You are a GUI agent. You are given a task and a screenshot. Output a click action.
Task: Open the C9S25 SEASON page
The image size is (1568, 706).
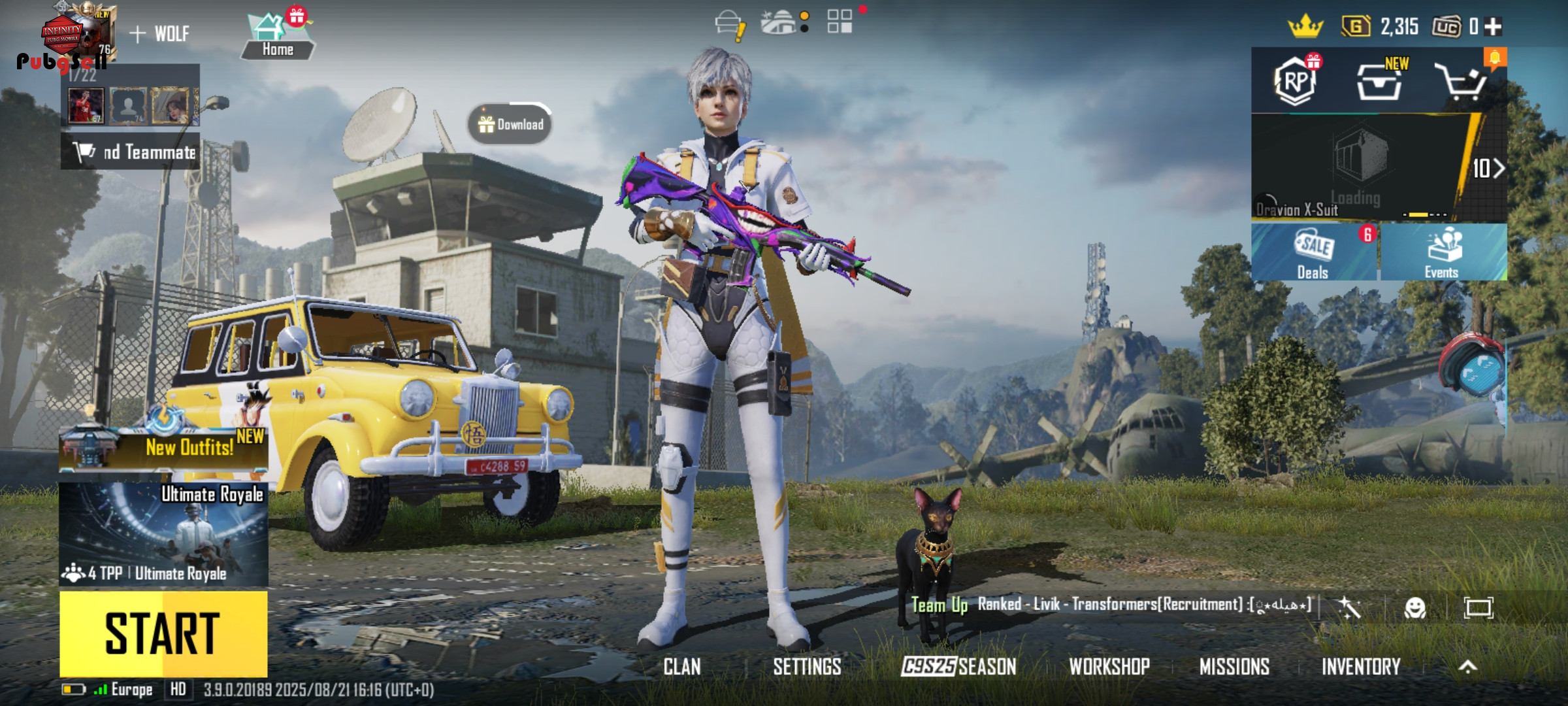pyautogui.click(x=958, y=667)
